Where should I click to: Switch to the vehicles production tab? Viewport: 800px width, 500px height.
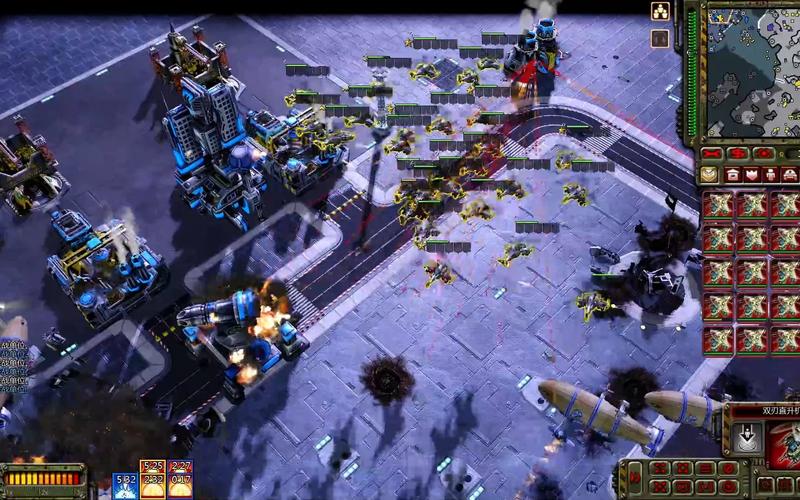coord(790,175)
